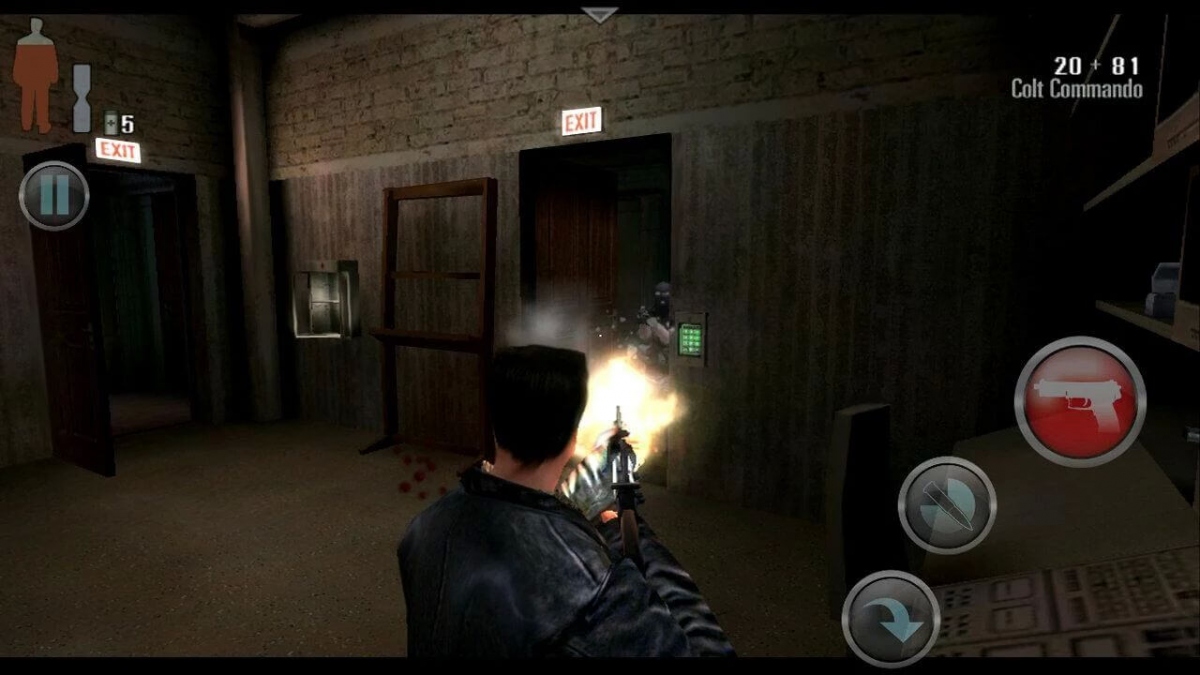Pause the game with the pause button
The image size is (1200, 675).
pyautogui.click(x=54, y=196)
